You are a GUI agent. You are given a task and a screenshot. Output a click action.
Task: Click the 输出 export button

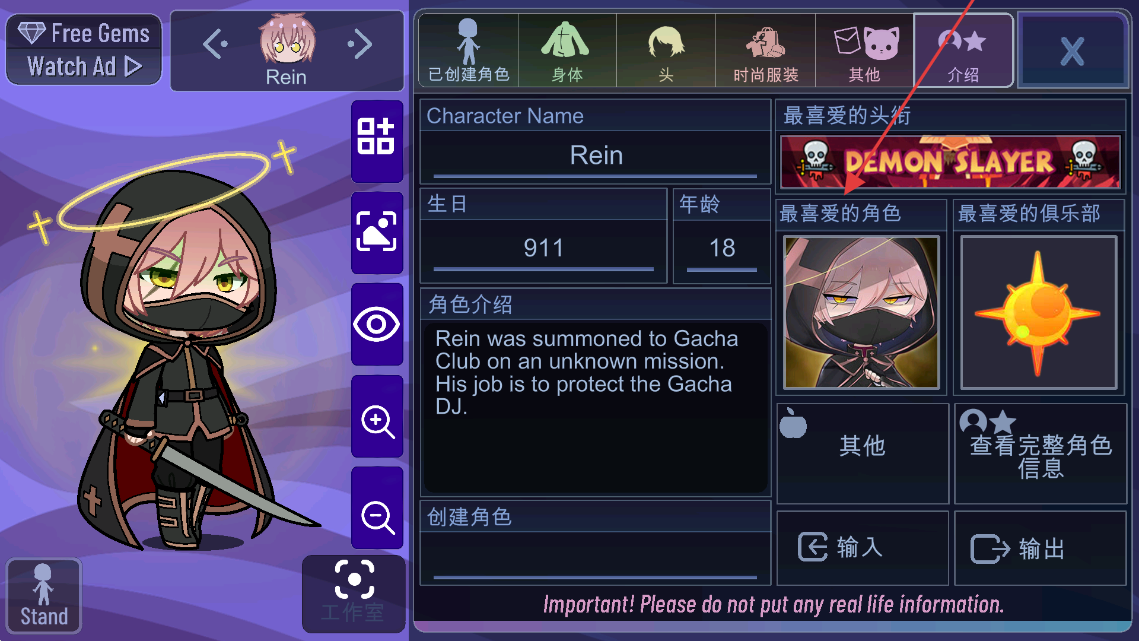1040,548
